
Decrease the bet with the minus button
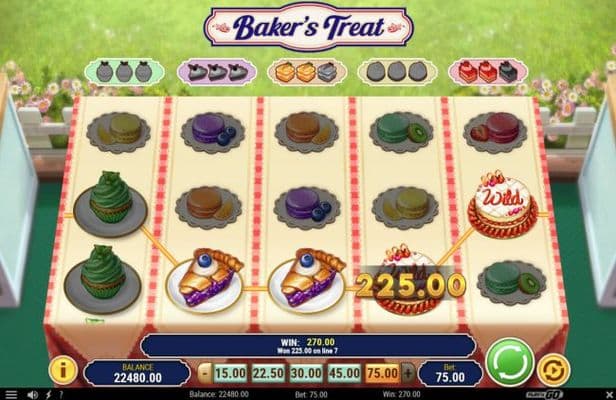[x=204, y=373]
